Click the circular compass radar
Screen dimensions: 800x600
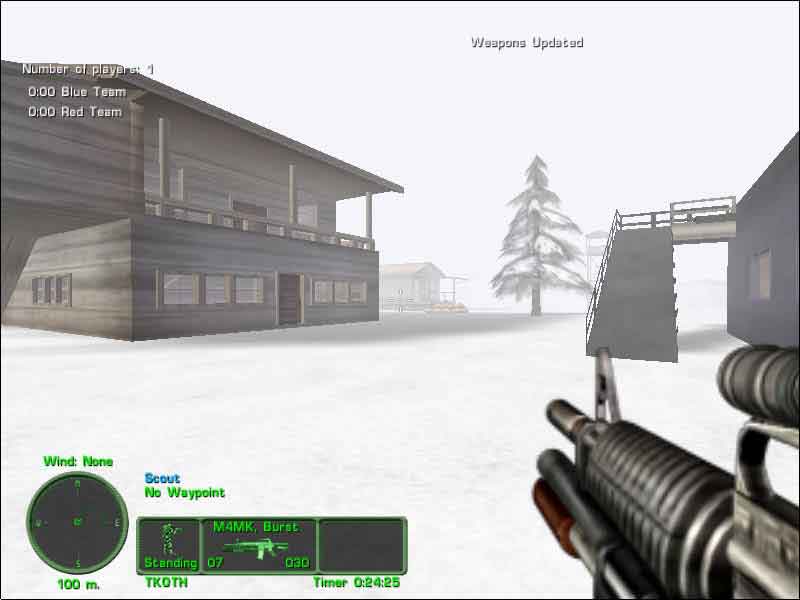77,522
